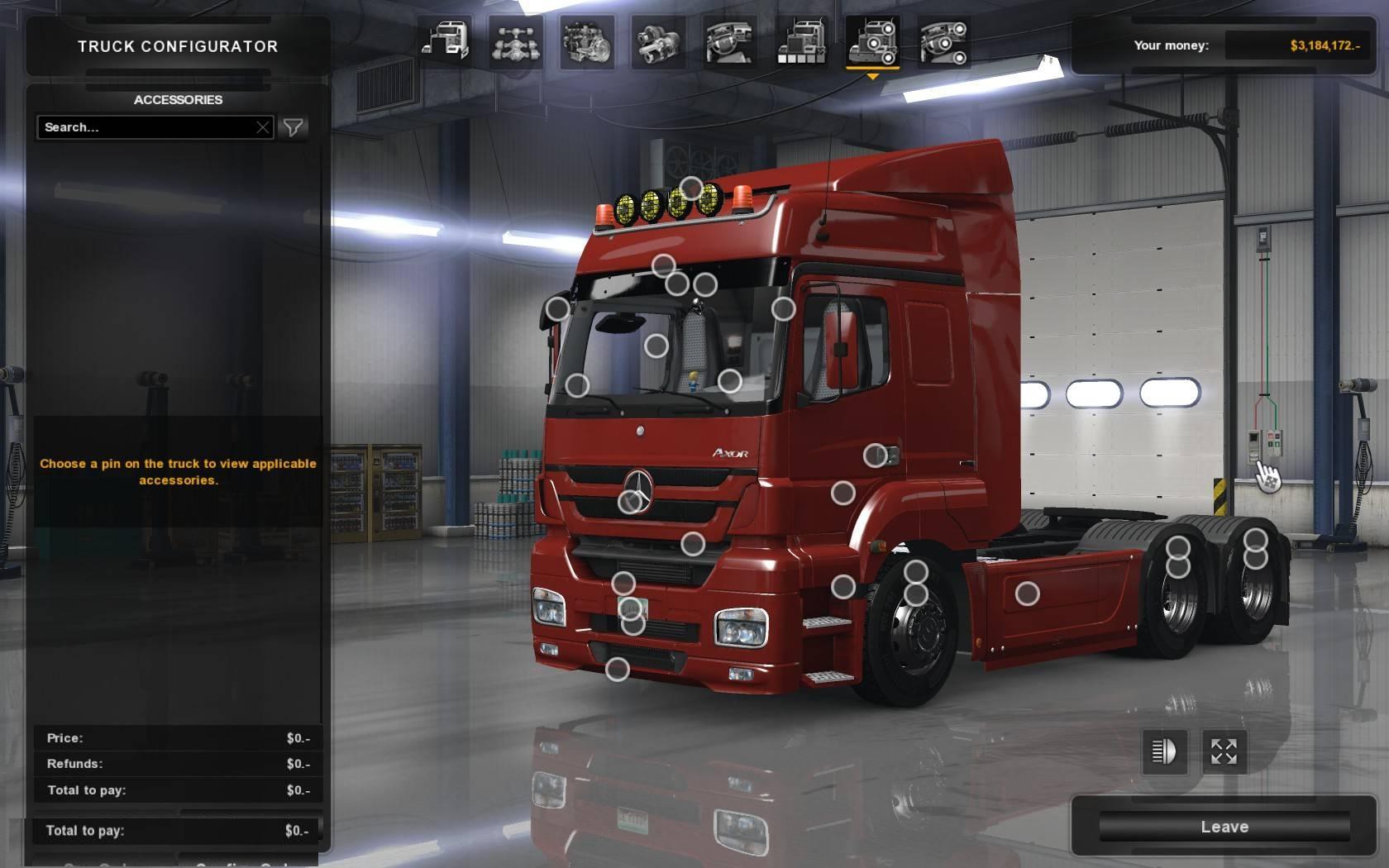Open the cabin selection tab
Viewport: 1389px width, 868px height.
coord(445,41)
